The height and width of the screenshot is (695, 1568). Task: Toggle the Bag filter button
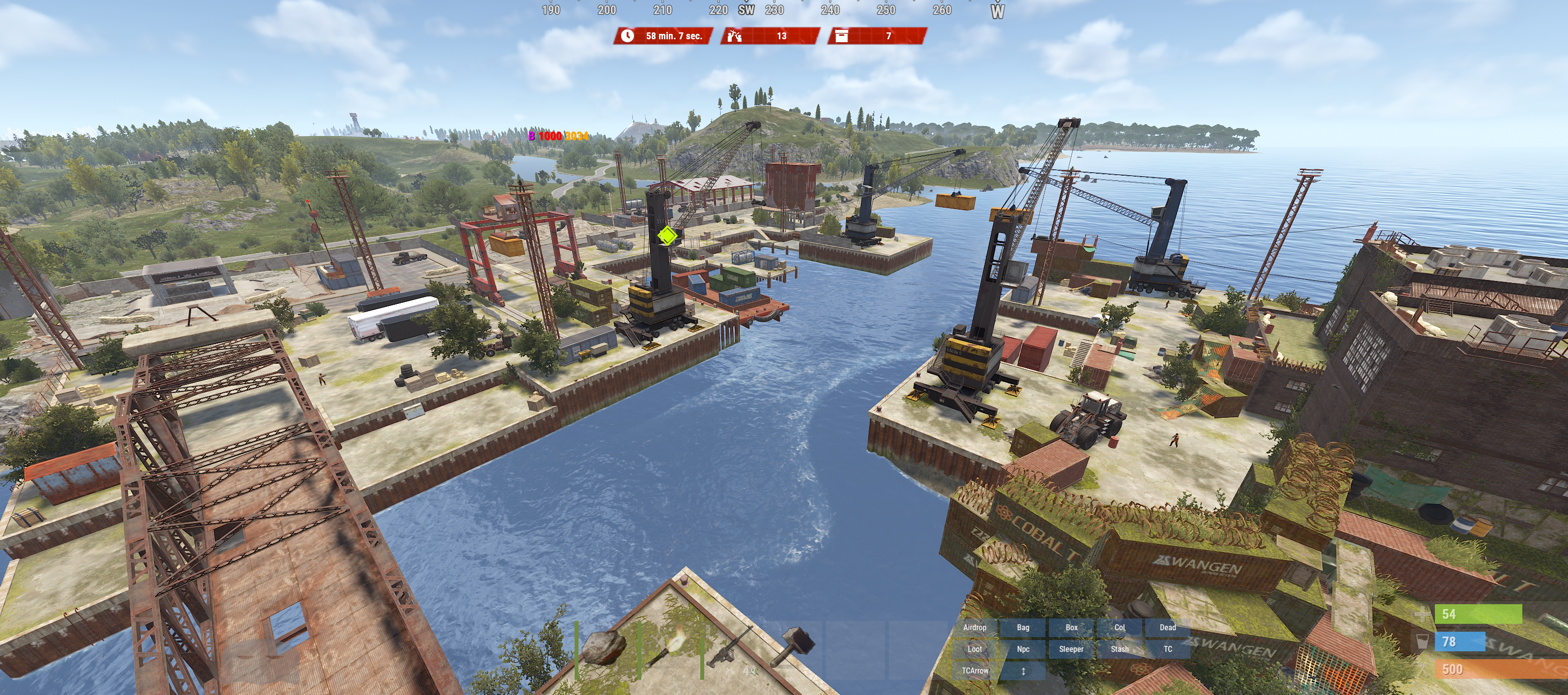coord(1023,627)
